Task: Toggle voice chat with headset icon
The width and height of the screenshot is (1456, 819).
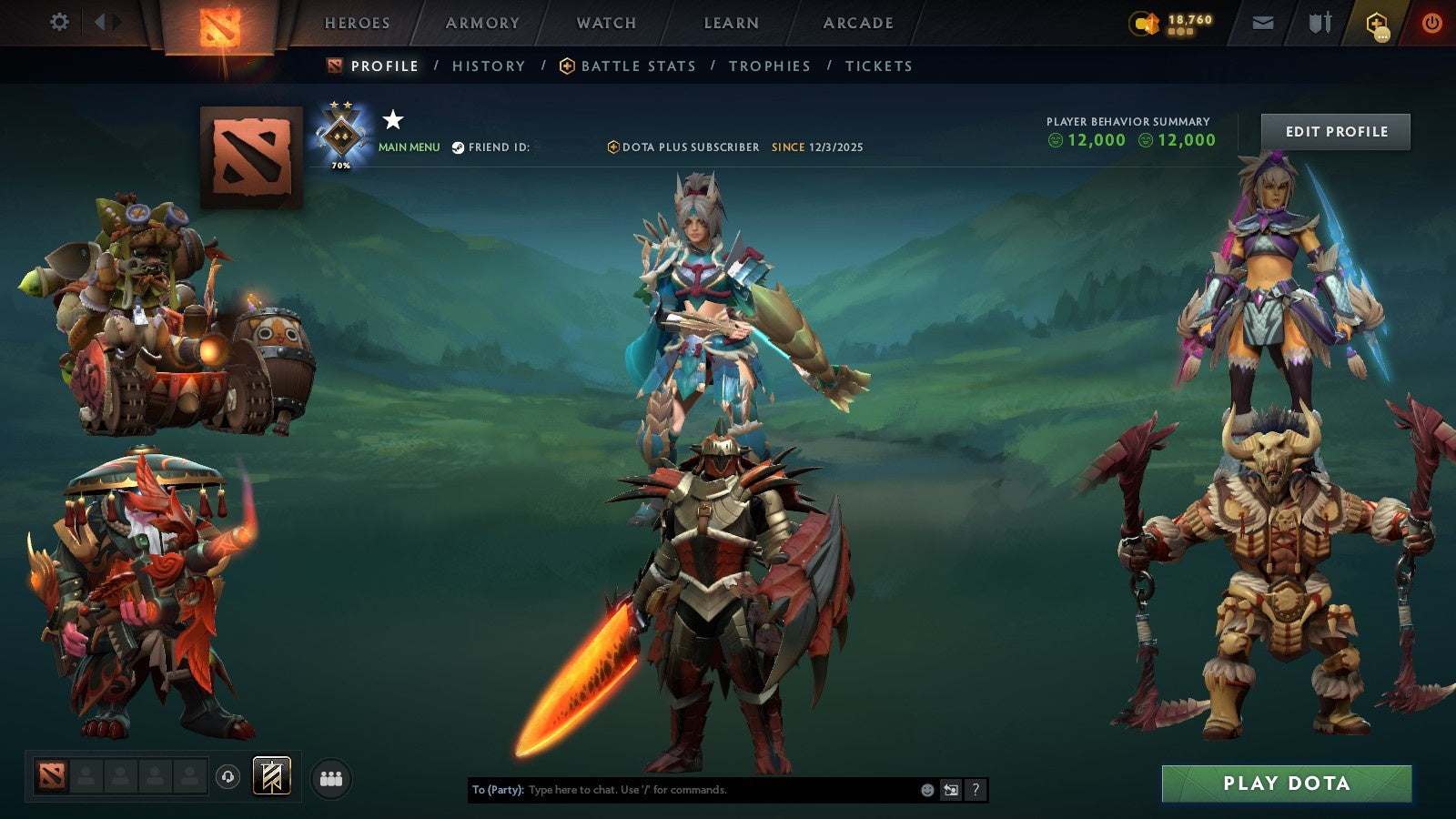Action: click(x=227, y=778)
